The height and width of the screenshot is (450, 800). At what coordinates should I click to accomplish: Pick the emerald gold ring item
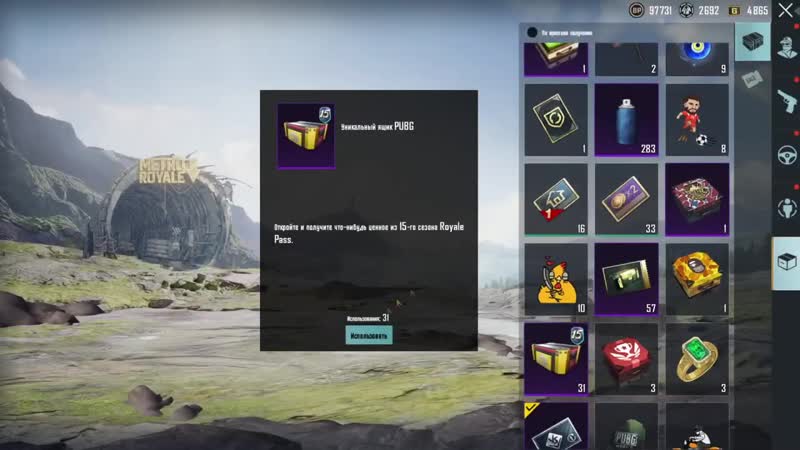[696, 358]
